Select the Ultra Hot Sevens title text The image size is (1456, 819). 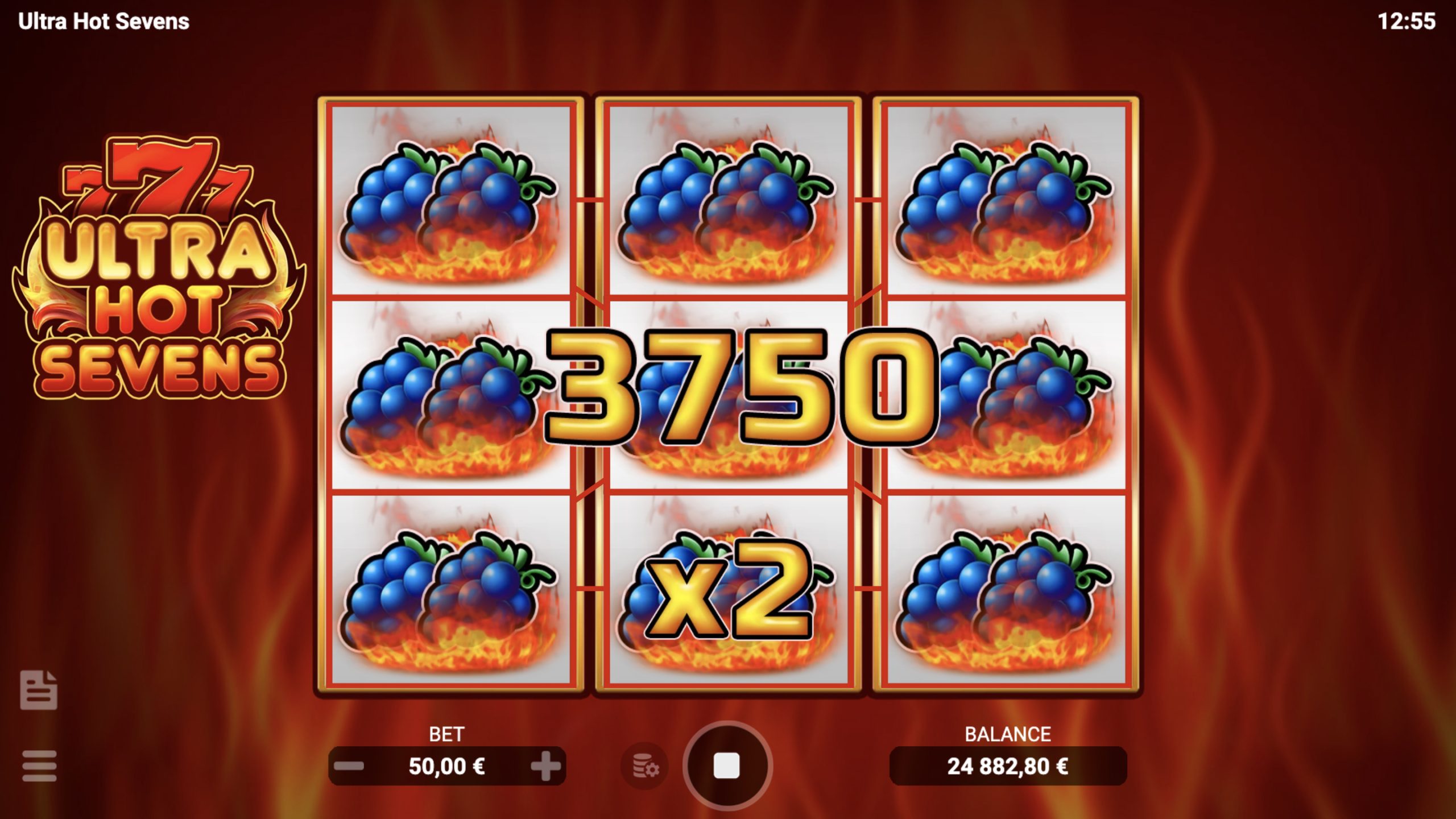pos(102,23)
